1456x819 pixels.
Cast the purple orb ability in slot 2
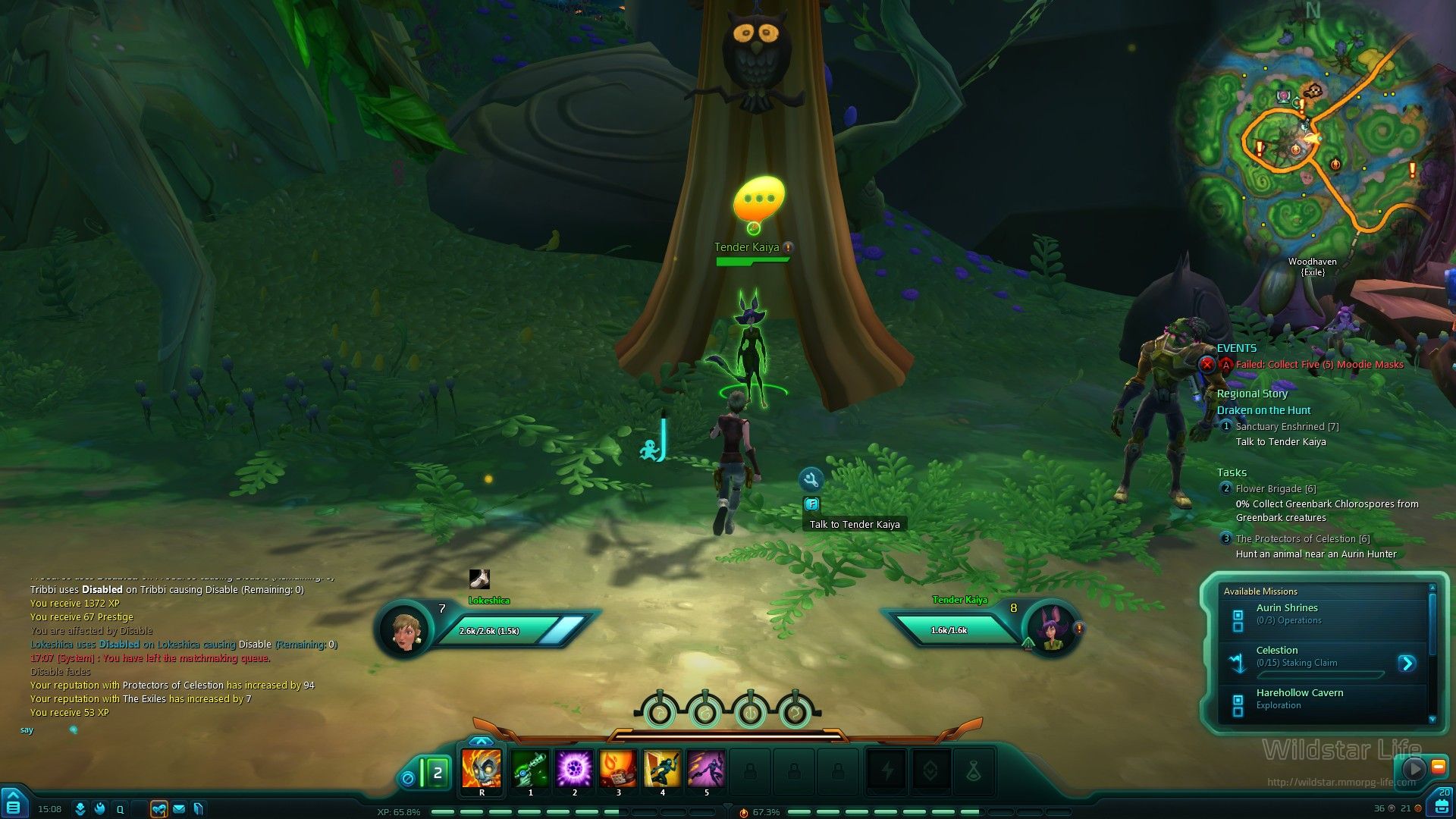[x=574, y=769]
